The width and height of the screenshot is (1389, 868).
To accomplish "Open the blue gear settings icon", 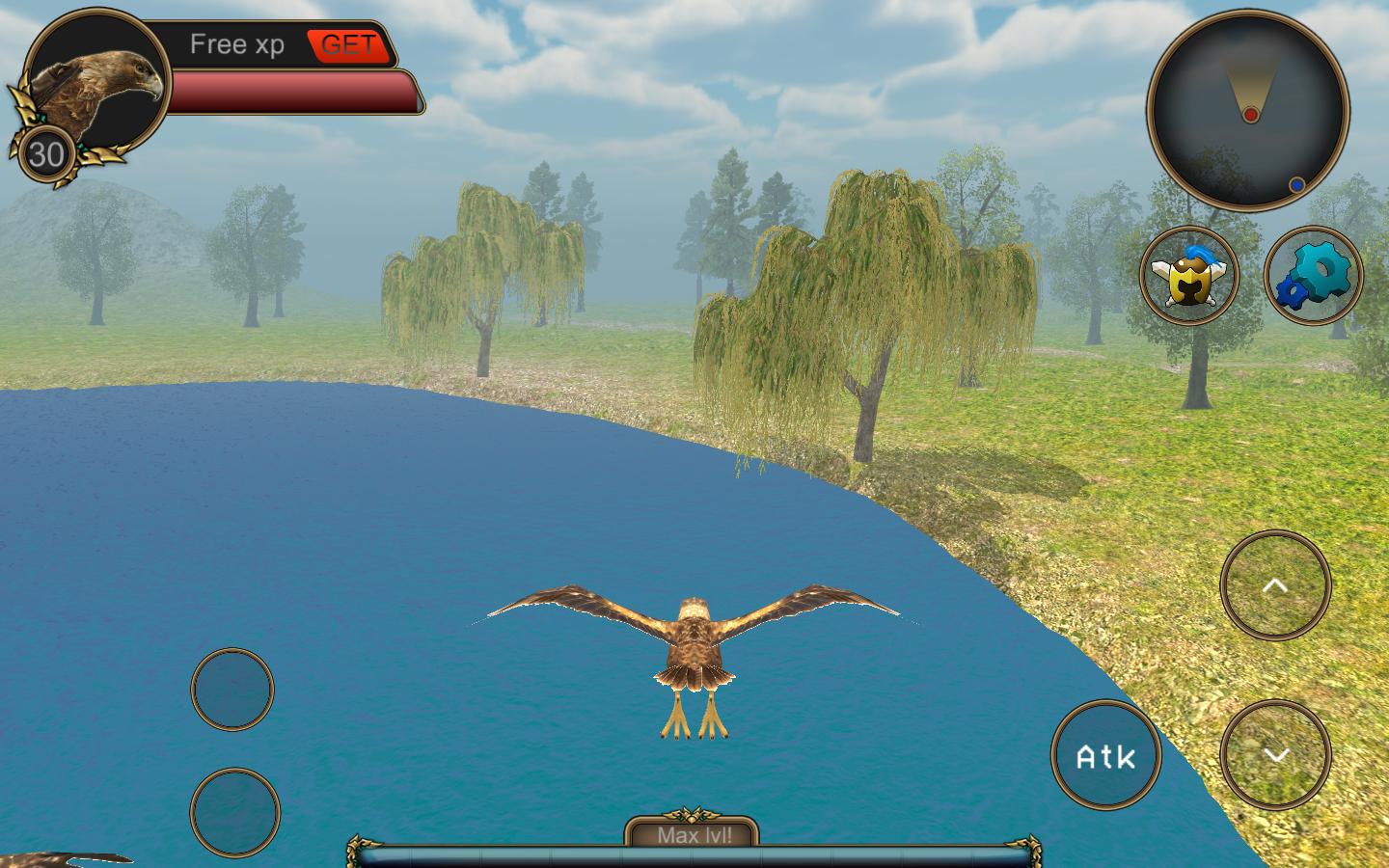I will [1313, 275].
